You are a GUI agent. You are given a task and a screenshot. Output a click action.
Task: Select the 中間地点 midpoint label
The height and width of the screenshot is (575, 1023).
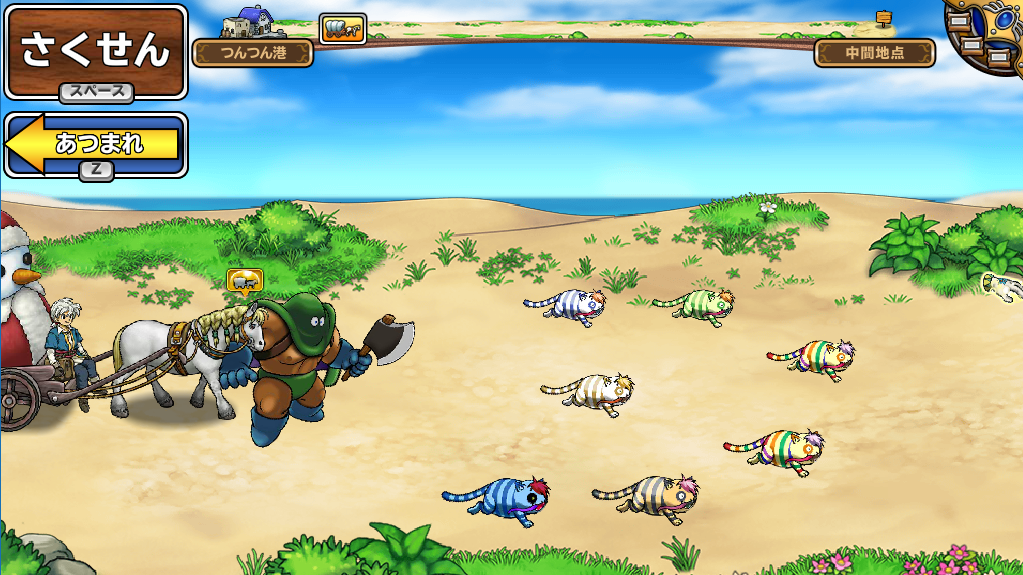[874, 53]
